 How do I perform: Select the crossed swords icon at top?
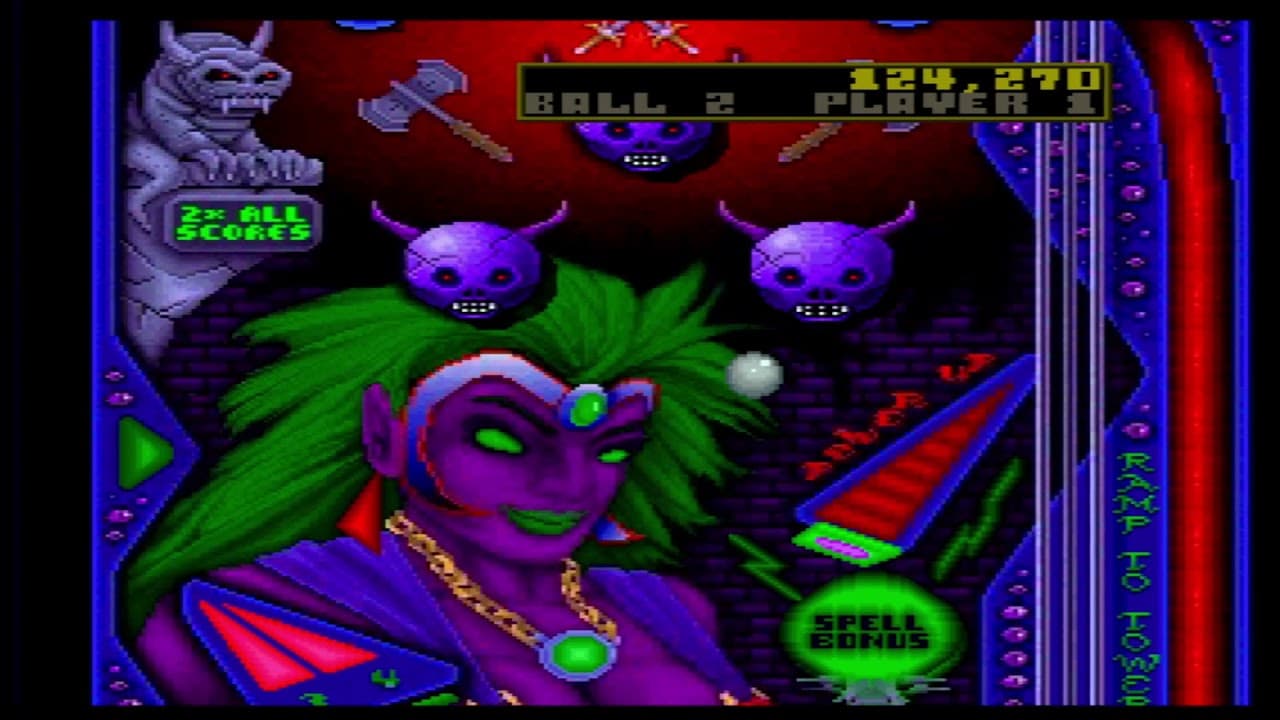point(635,35)
